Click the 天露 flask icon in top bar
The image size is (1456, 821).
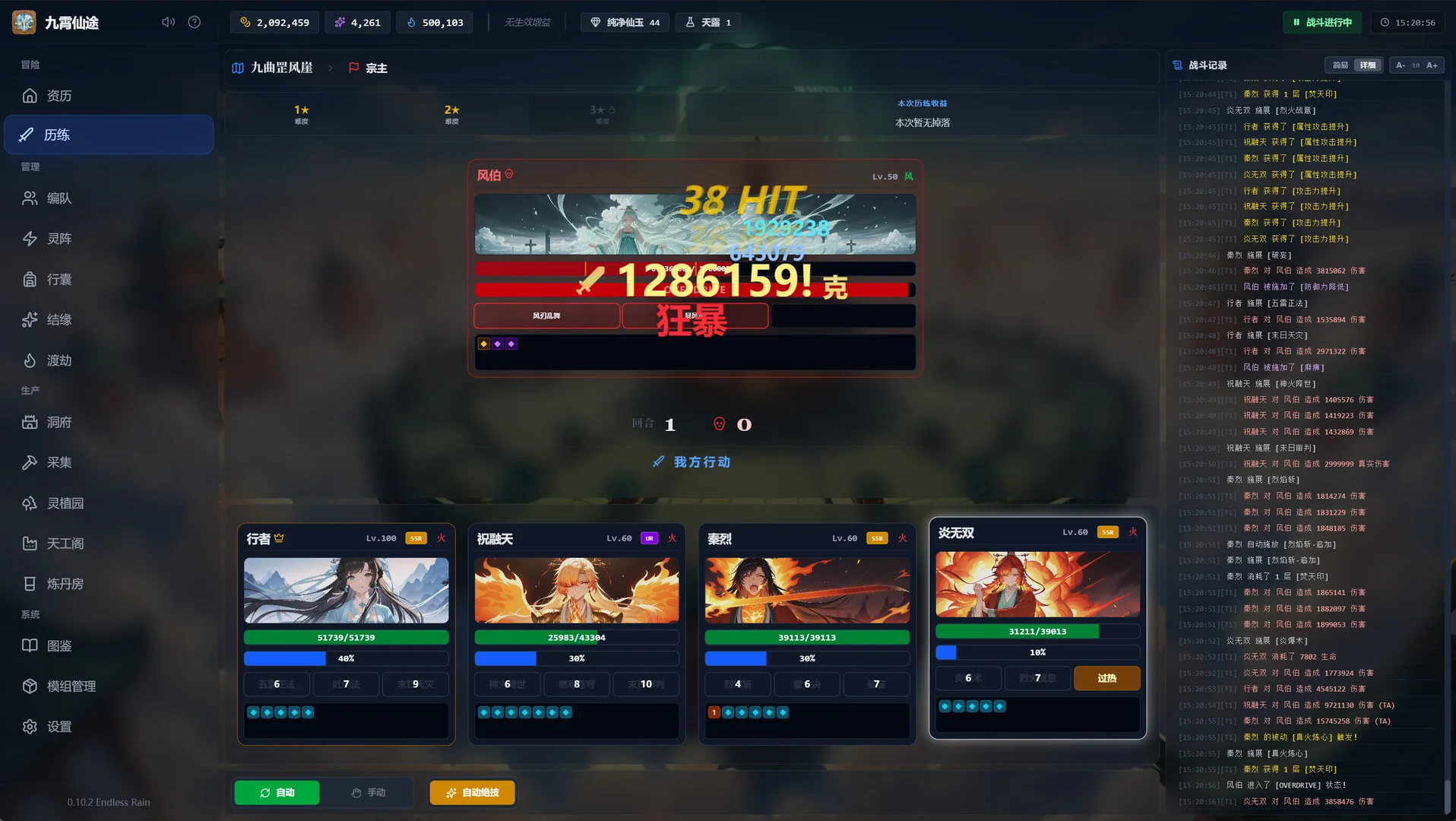[707, 22]
